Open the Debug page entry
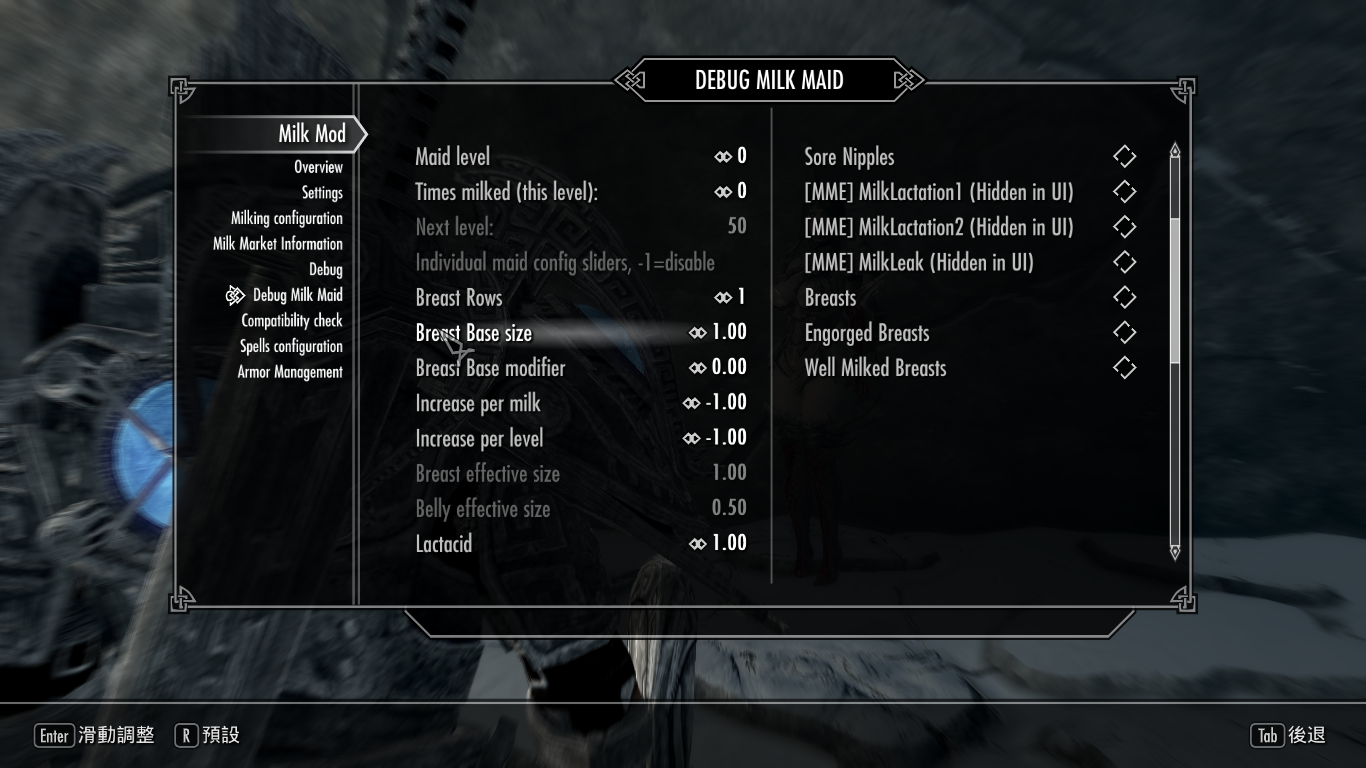1366x768 pixels. click(x=325, y=270)
